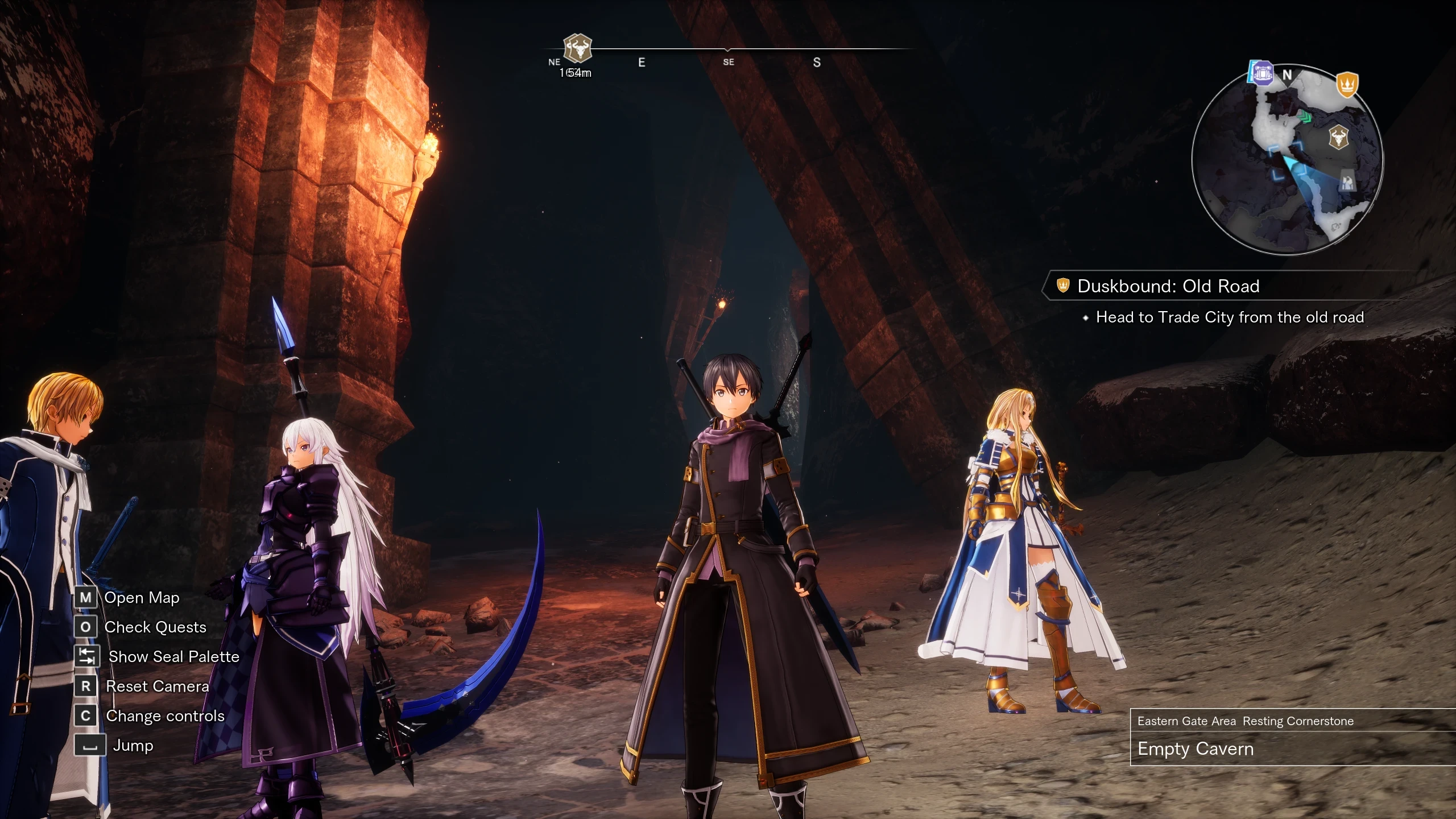Show the Seal Palette
Viewport: 1456px width, 819px height.
[x=175, y=657]
